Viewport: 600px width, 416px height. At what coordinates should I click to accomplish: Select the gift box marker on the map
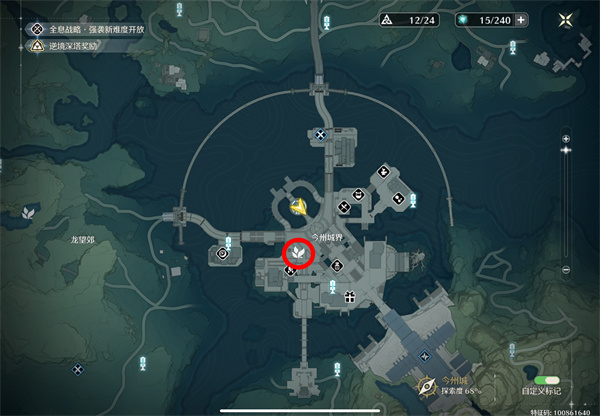[350, 296]
